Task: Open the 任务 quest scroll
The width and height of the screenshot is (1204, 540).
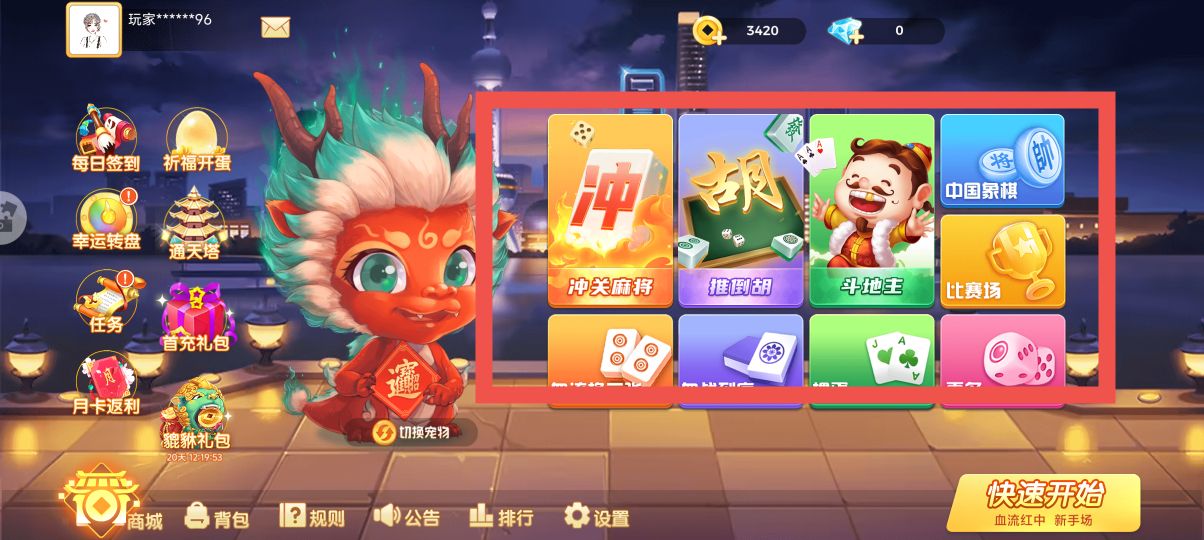Action: [102, 301]
